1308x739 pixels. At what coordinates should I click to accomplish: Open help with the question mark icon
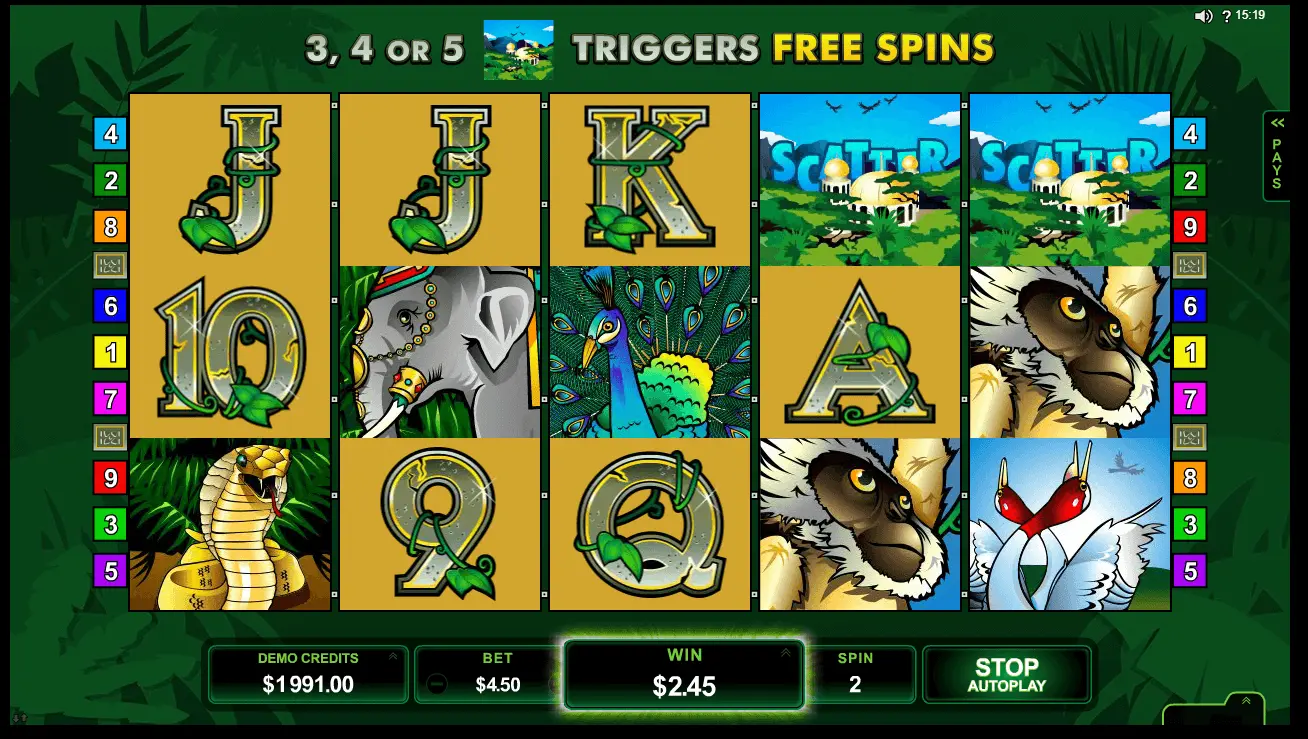click(x=1225, y=16)
